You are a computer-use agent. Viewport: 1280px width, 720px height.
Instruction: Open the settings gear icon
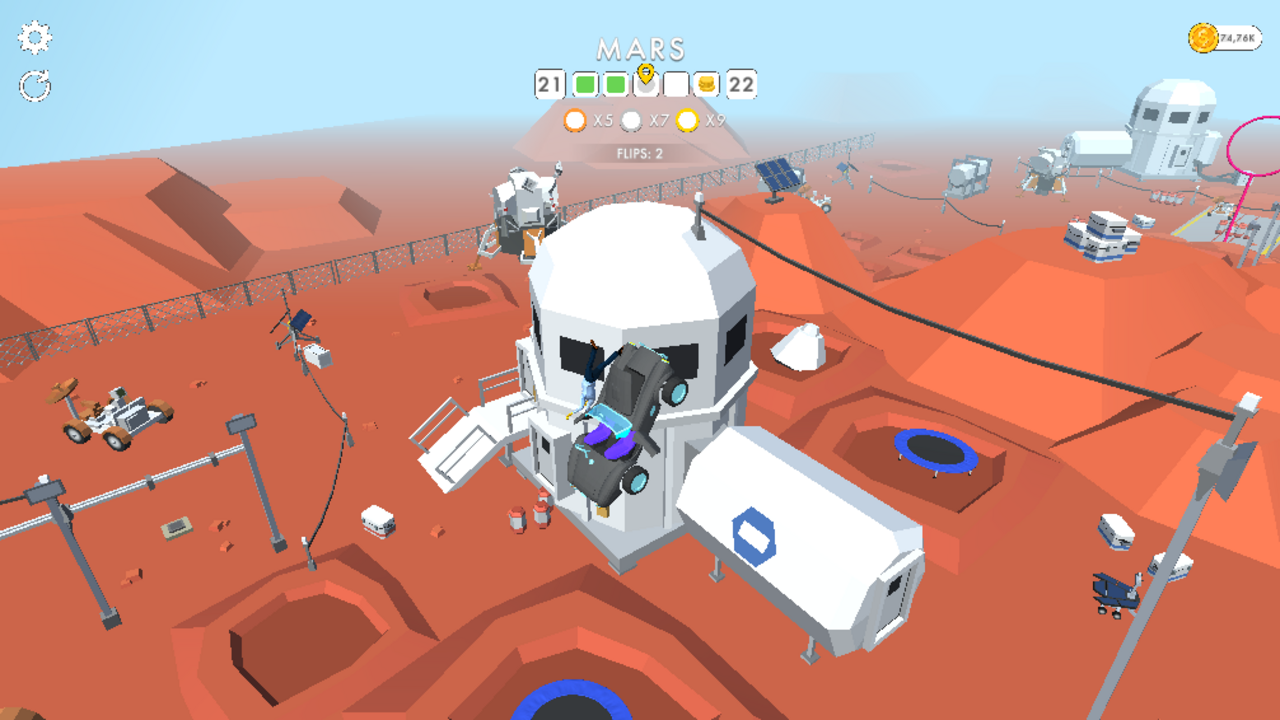[35, 38]
